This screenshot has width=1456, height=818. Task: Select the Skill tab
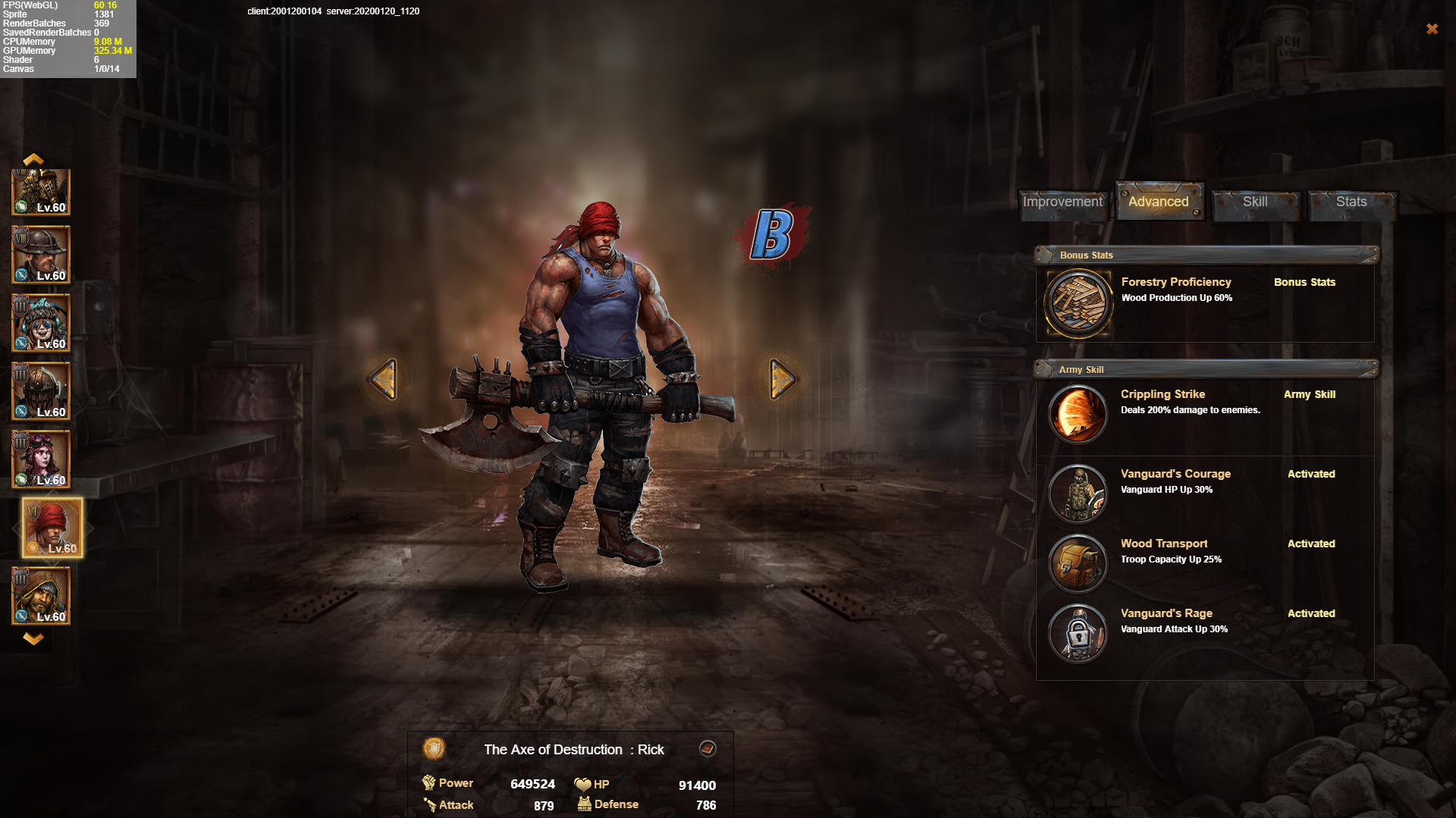(x=1255, y=202)
